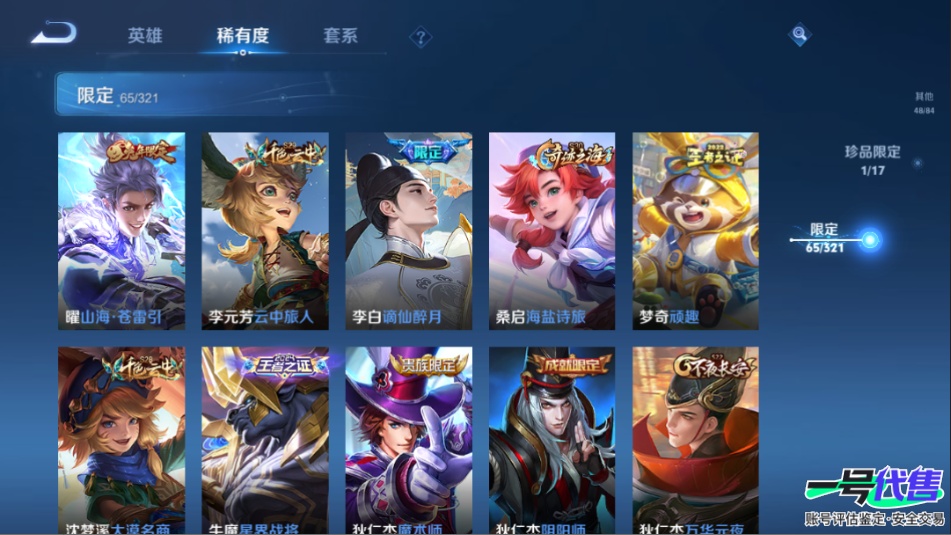View the 狄仁杰 万华元夜 skin card

click(695, 441)
